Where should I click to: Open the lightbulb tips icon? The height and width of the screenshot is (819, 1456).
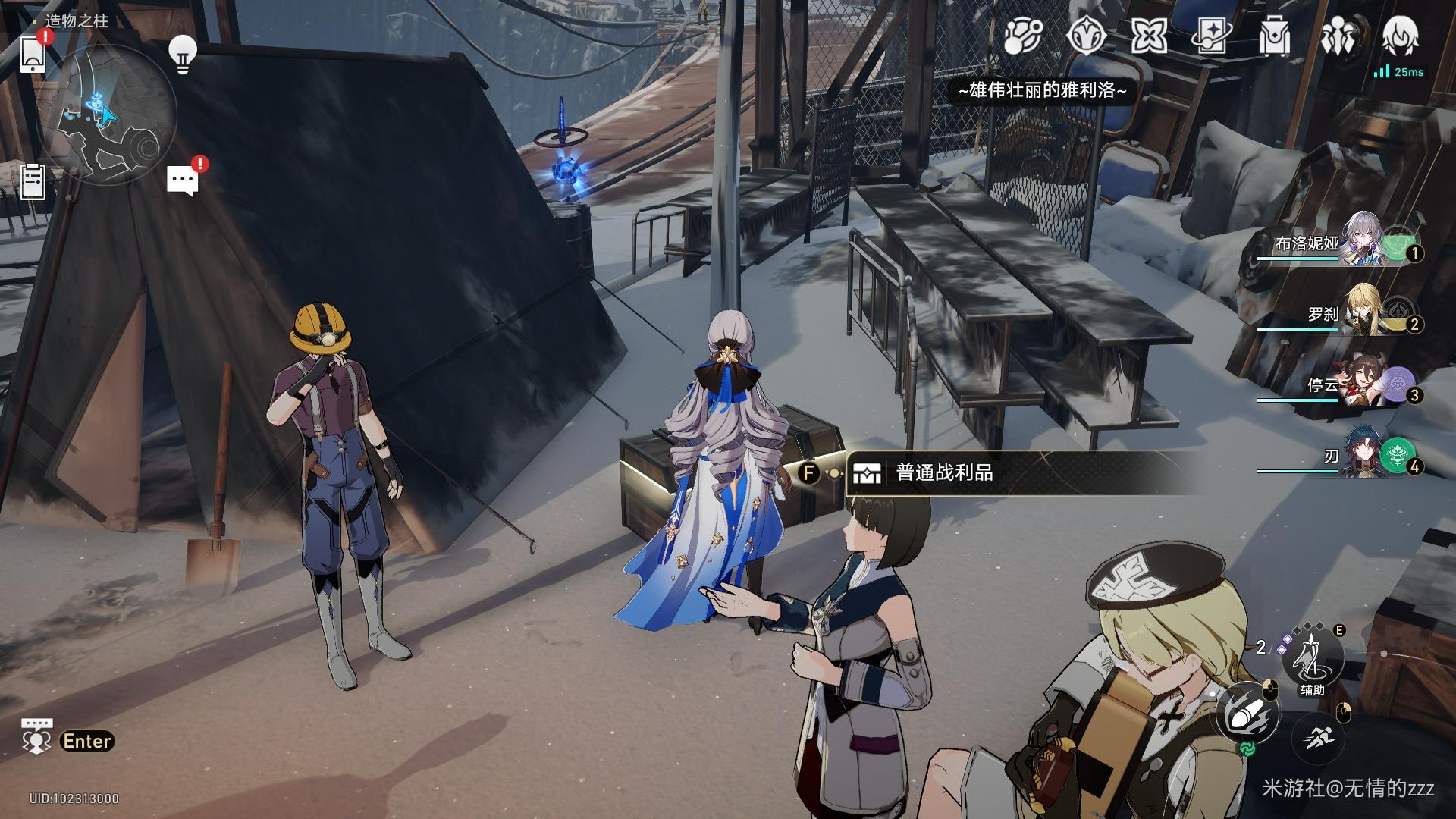pos(182,55)
